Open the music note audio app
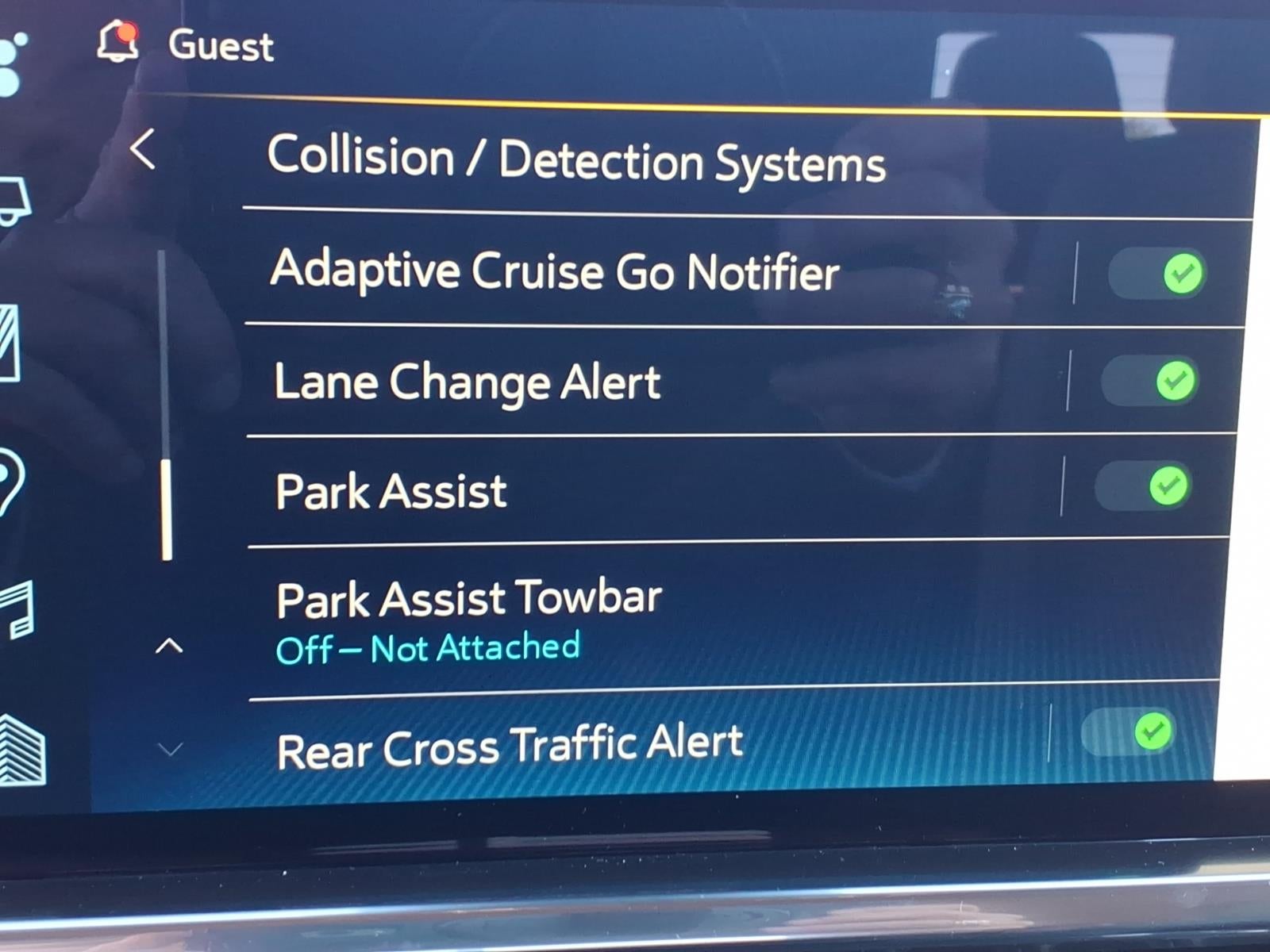The width and height of the screenshot is (1270, 952). (x=17, y=611)
